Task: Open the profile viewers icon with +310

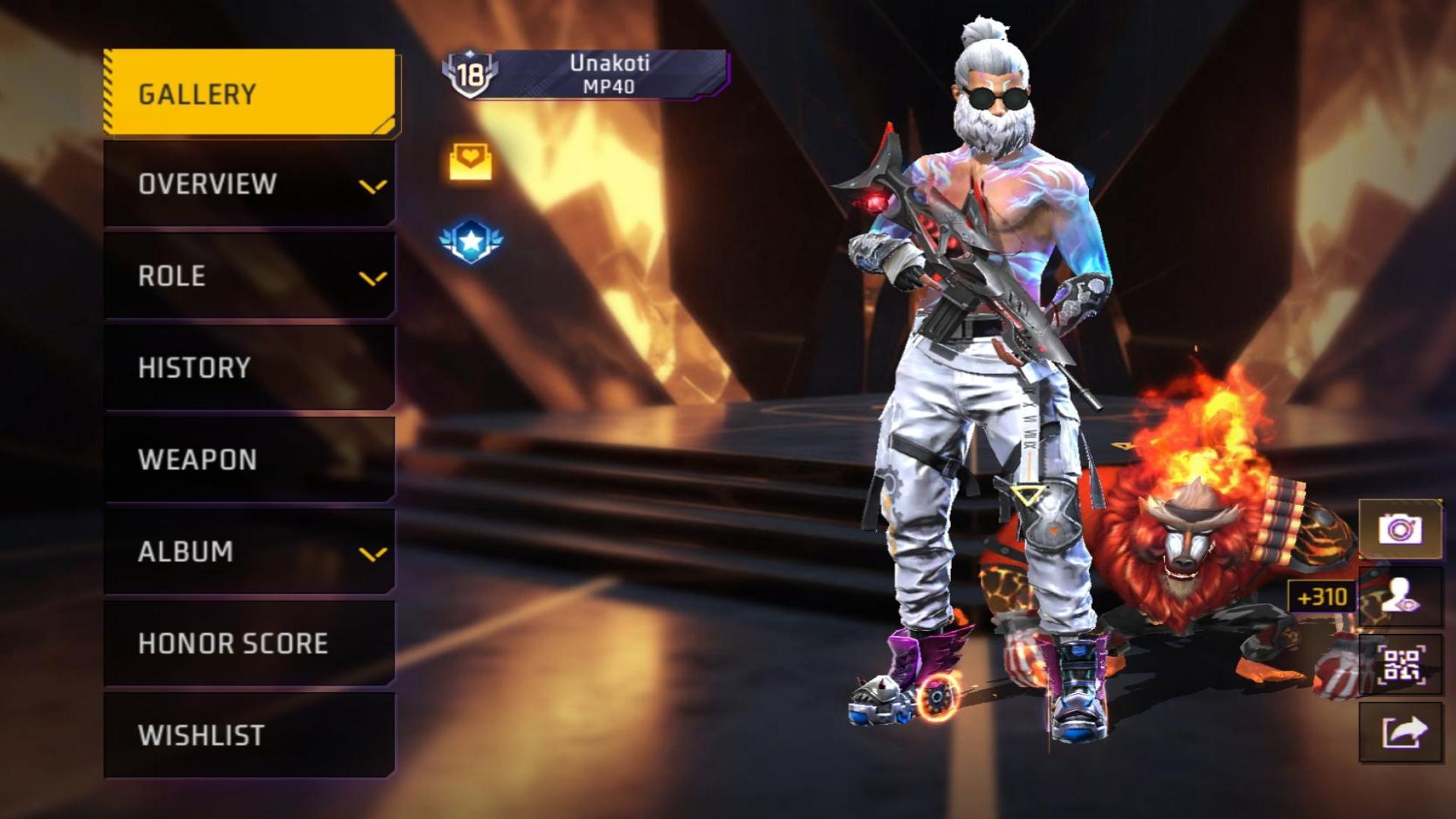Action: [x=1400, y=597]
